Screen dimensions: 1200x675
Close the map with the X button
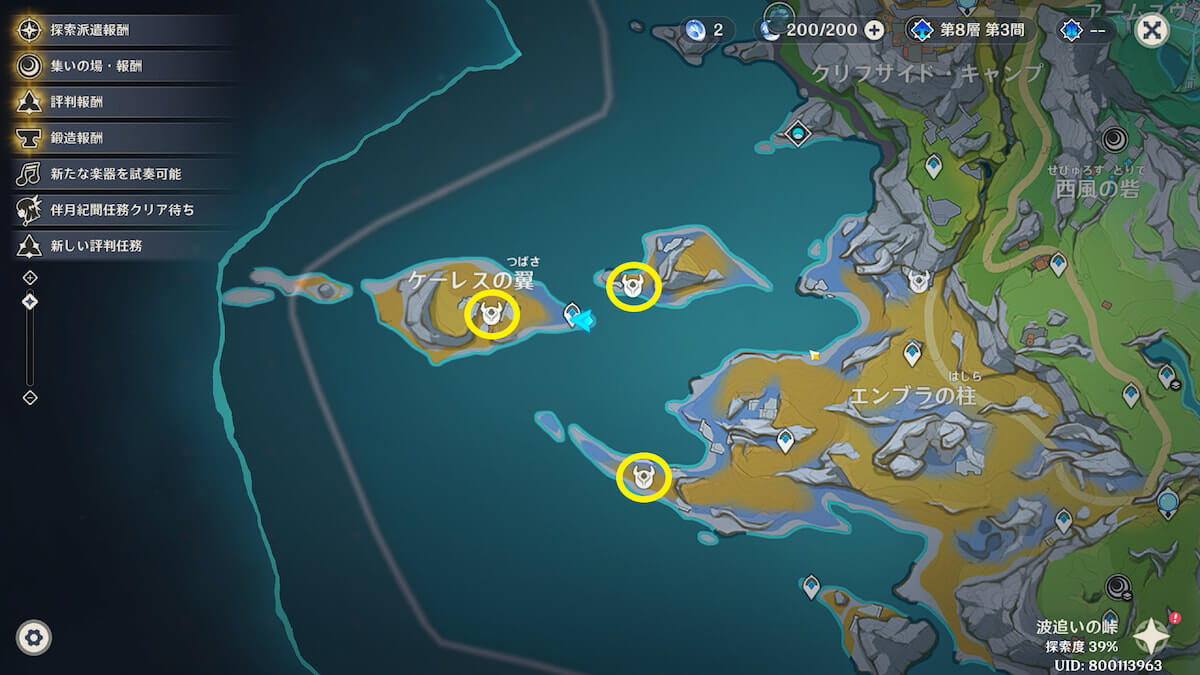tap(1153, 29)
